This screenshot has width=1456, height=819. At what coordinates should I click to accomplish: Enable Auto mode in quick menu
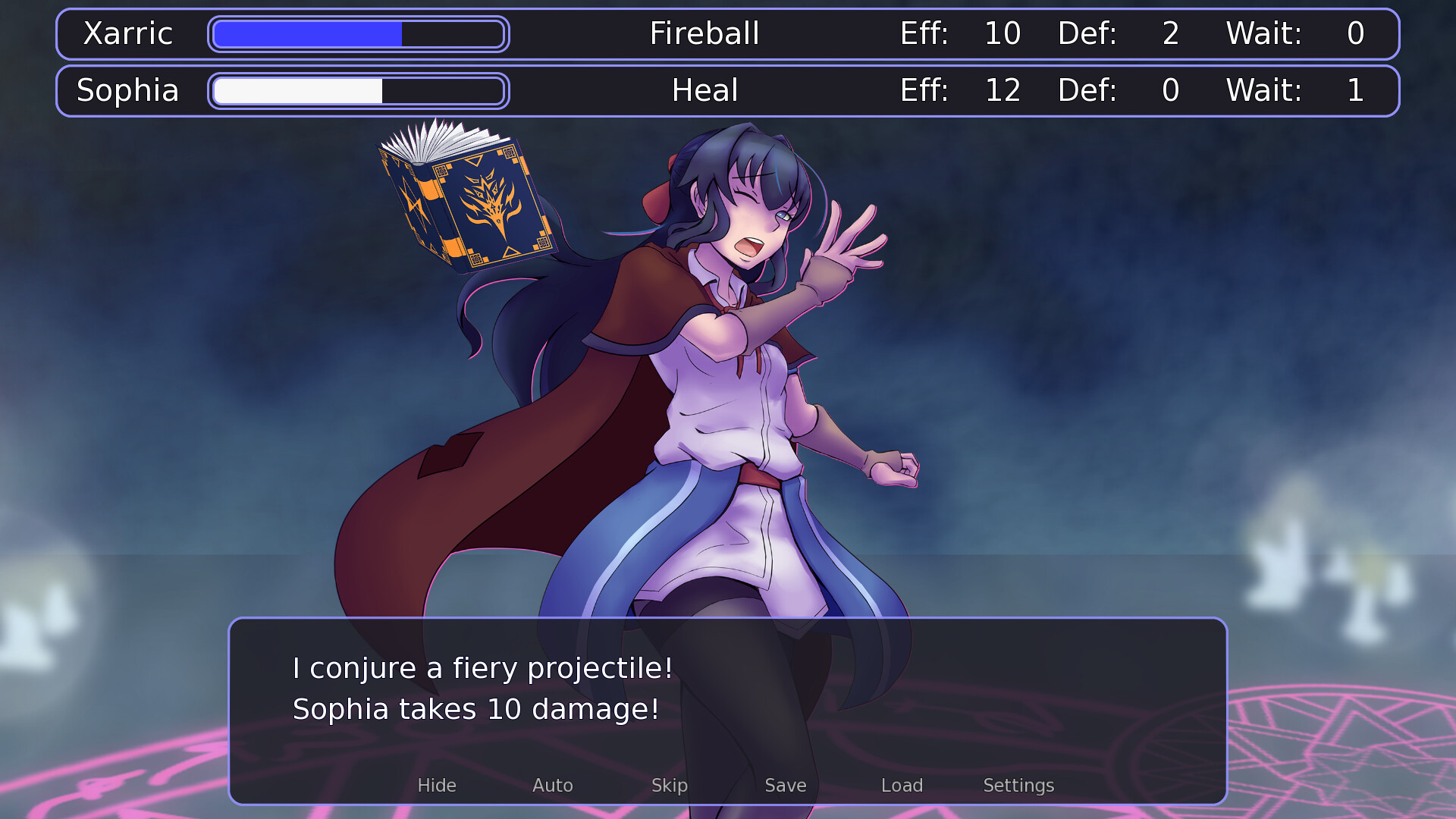coord(552,786)
